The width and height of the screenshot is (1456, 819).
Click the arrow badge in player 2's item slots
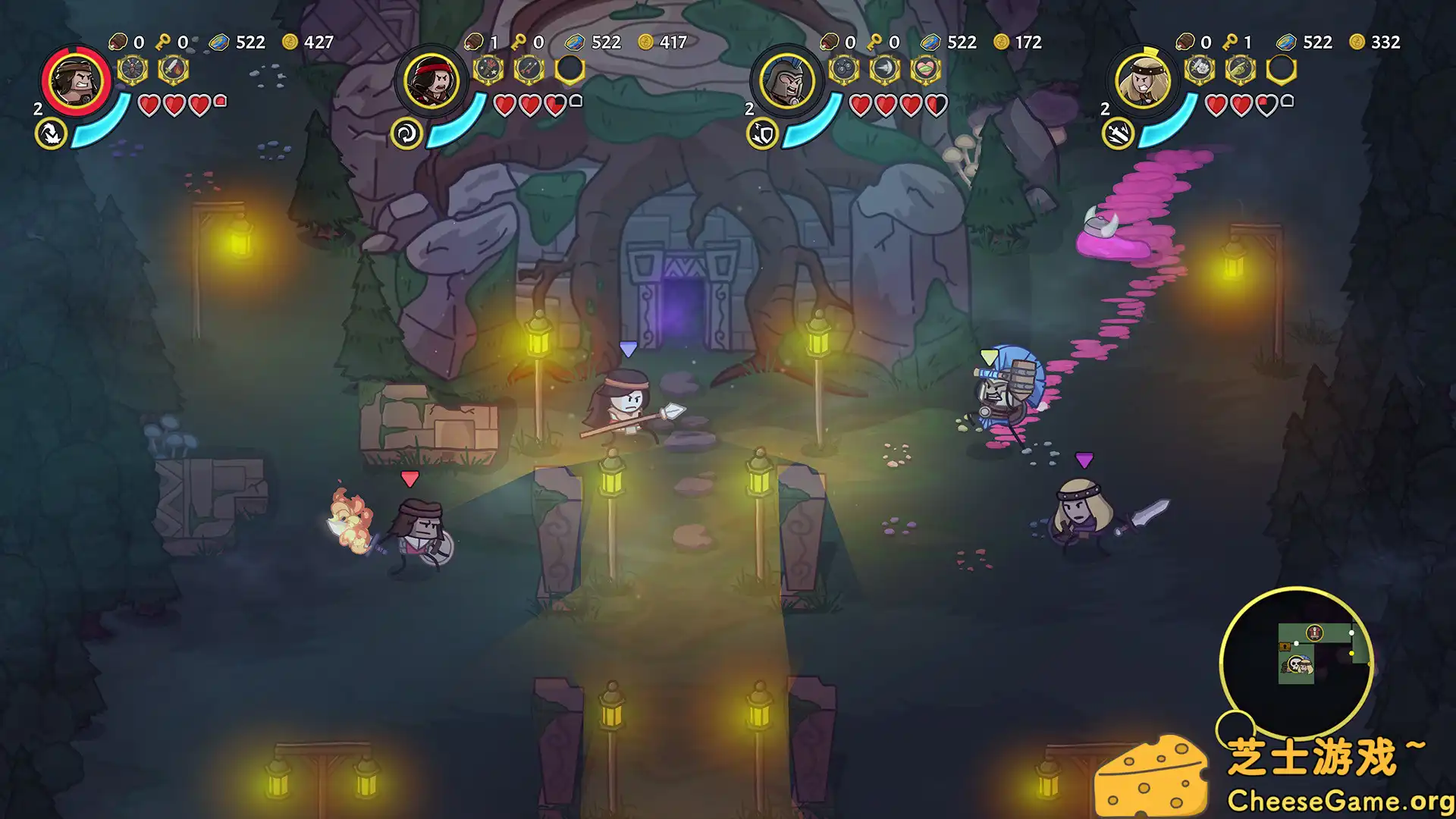[529, 70]
